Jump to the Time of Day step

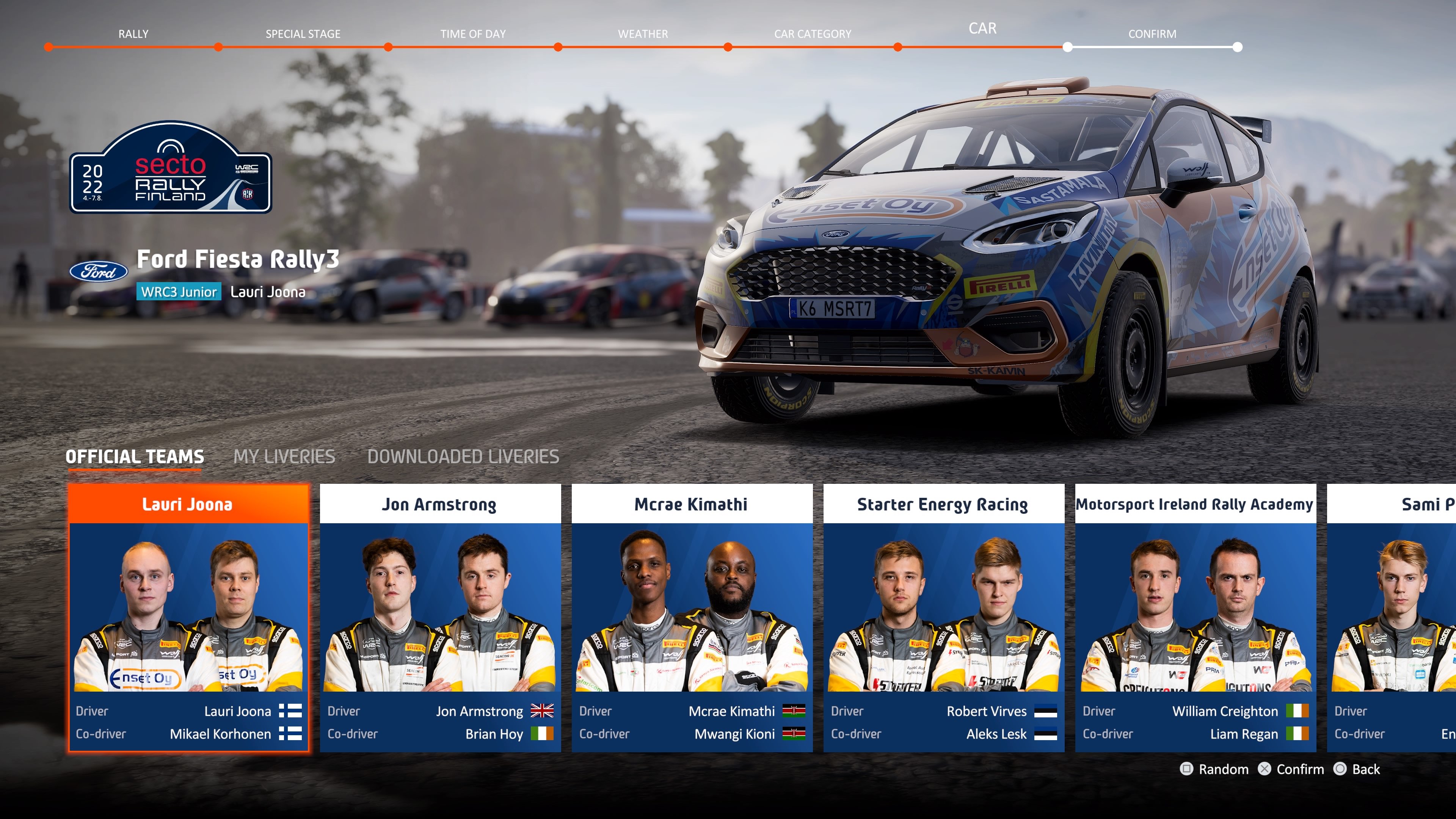pyautogui.click(x=473, y=35)
